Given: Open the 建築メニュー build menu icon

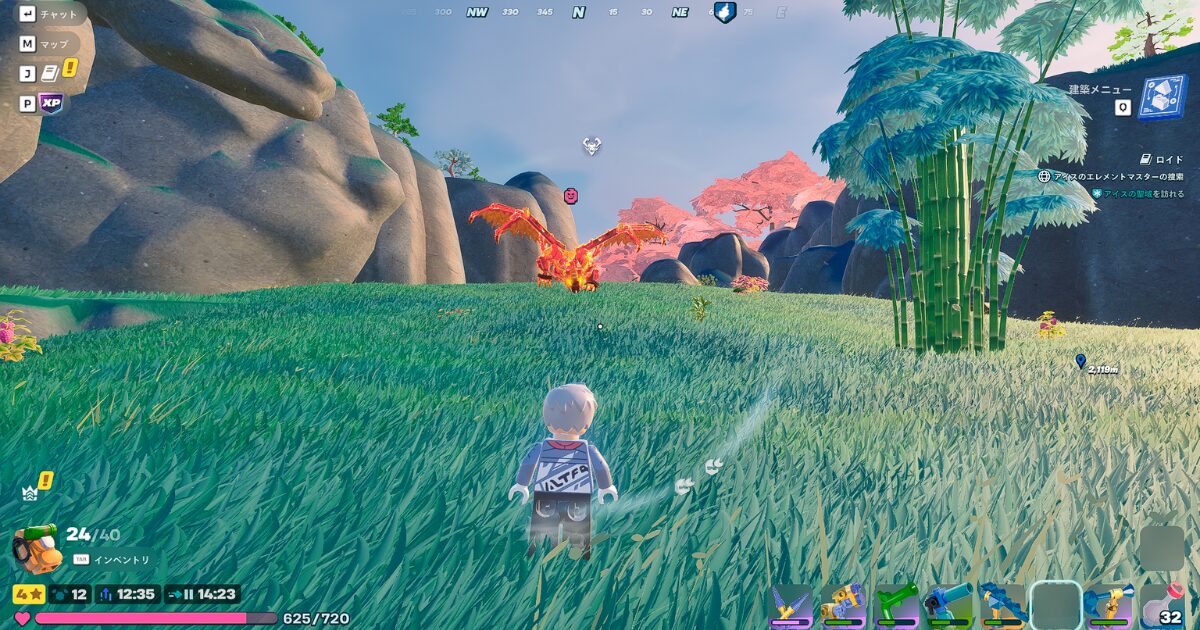Looking at the screenshot, I should pyautogui.click(x=1162, y=99).
